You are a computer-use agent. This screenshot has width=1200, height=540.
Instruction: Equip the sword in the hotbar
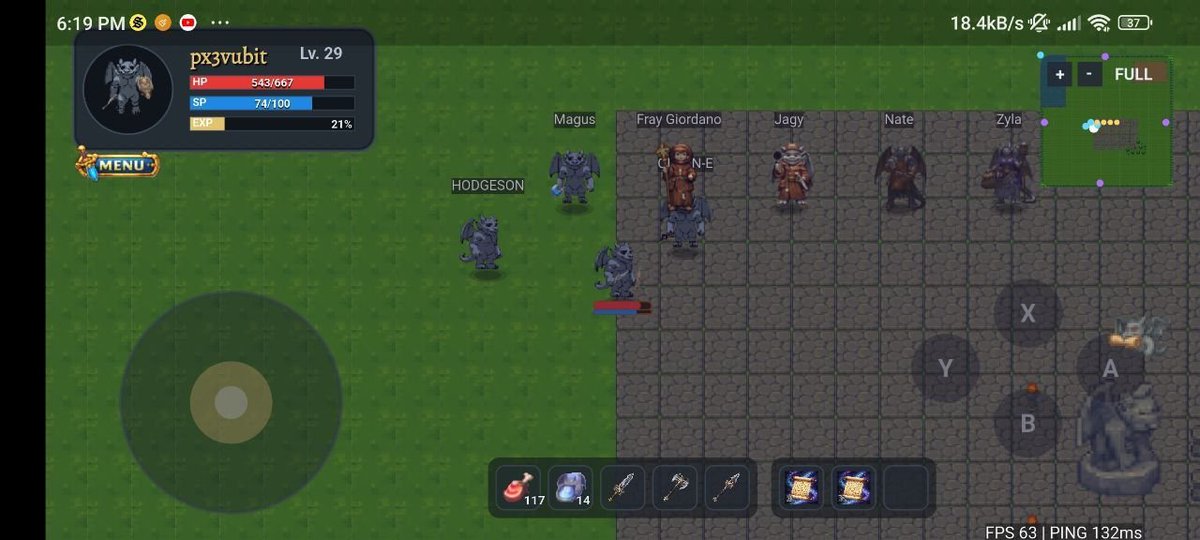(622, 488)
